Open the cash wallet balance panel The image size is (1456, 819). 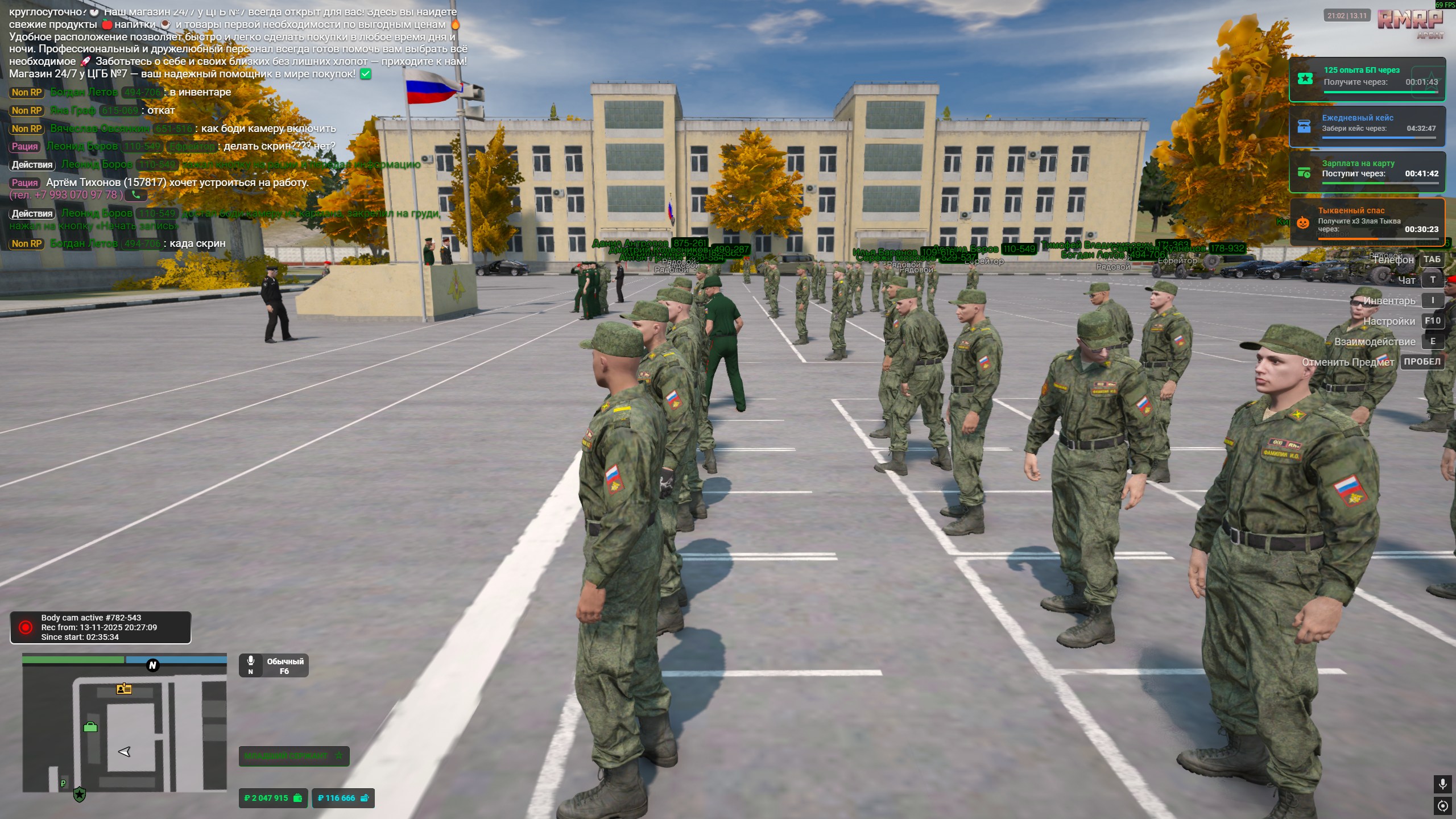[x=273, y=798]
